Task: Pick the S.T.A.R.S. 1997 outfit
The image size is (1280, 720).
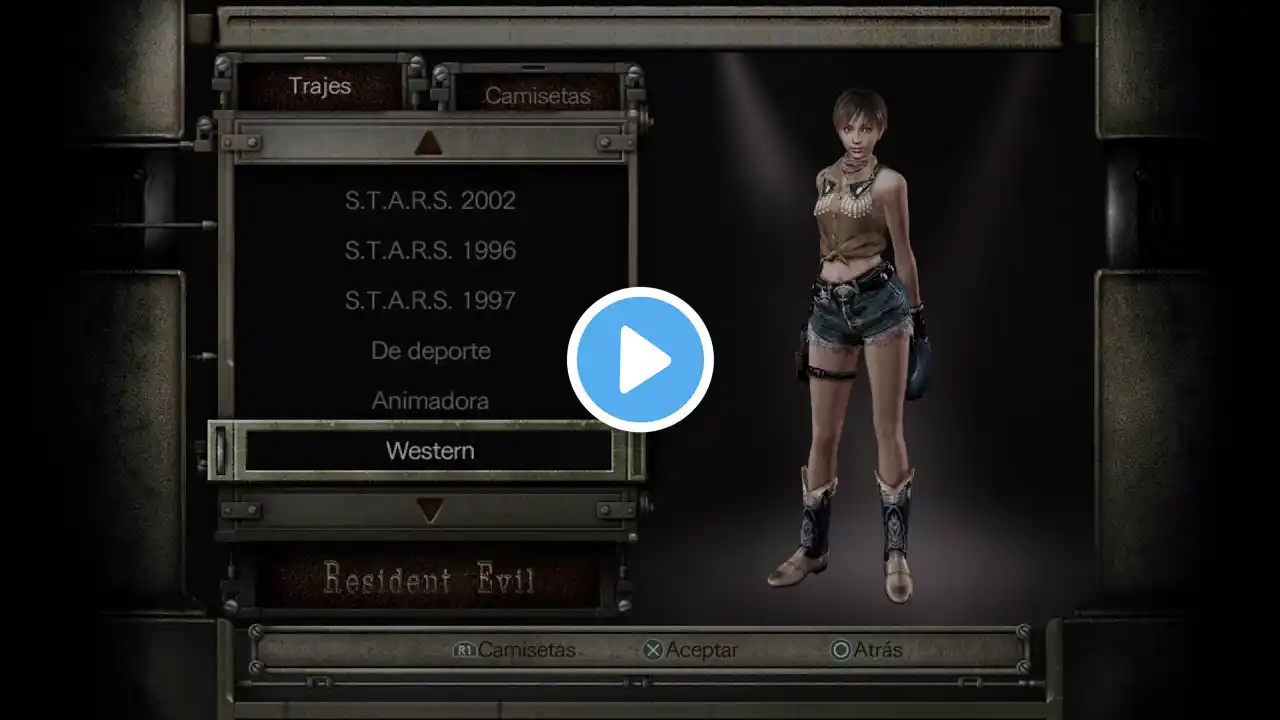Action: pyautogui.click(x=430, y=300)
